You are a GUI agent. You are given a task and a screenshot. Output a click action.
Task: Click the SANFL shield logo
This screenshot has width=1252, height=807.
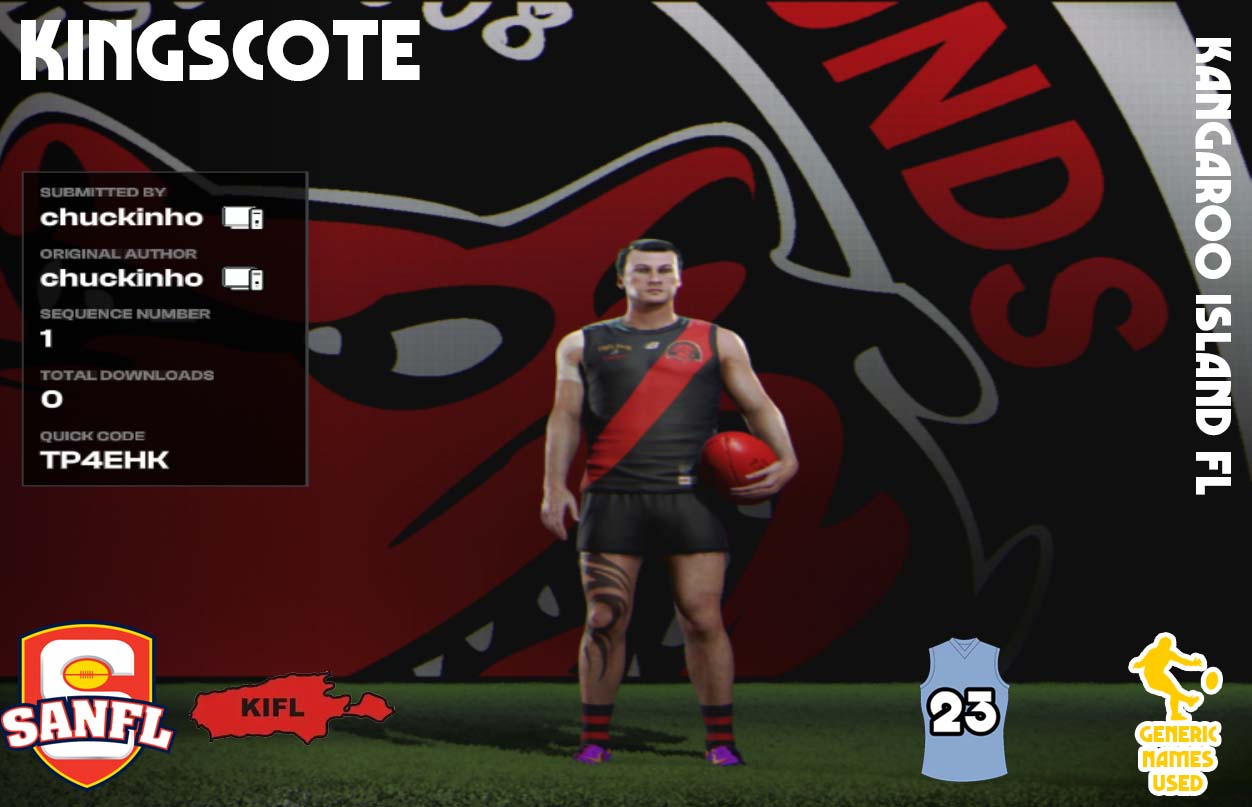(88, 705)
